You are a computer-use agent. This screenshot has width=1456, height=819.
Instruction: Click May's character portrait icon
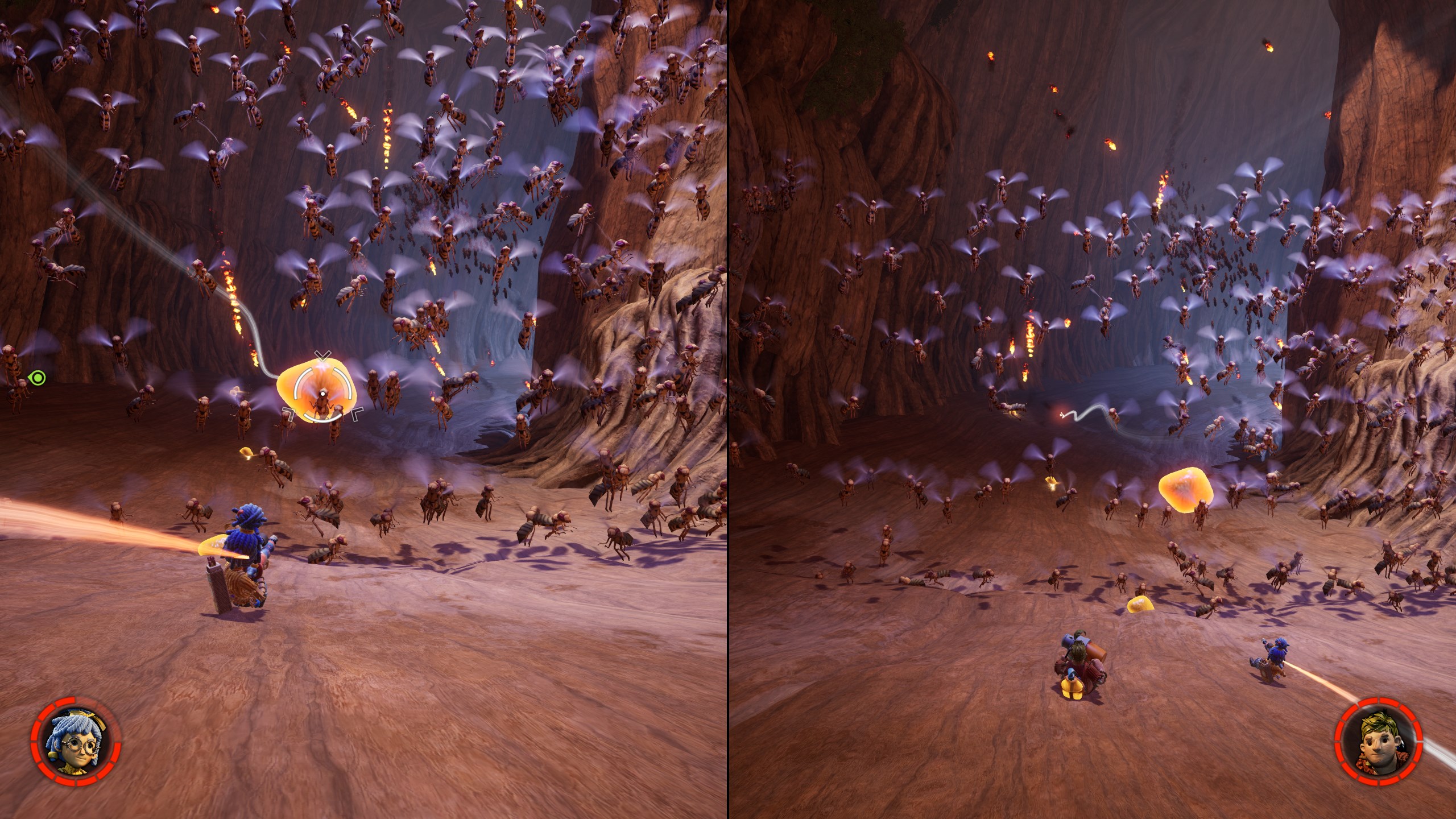(76, 742)
